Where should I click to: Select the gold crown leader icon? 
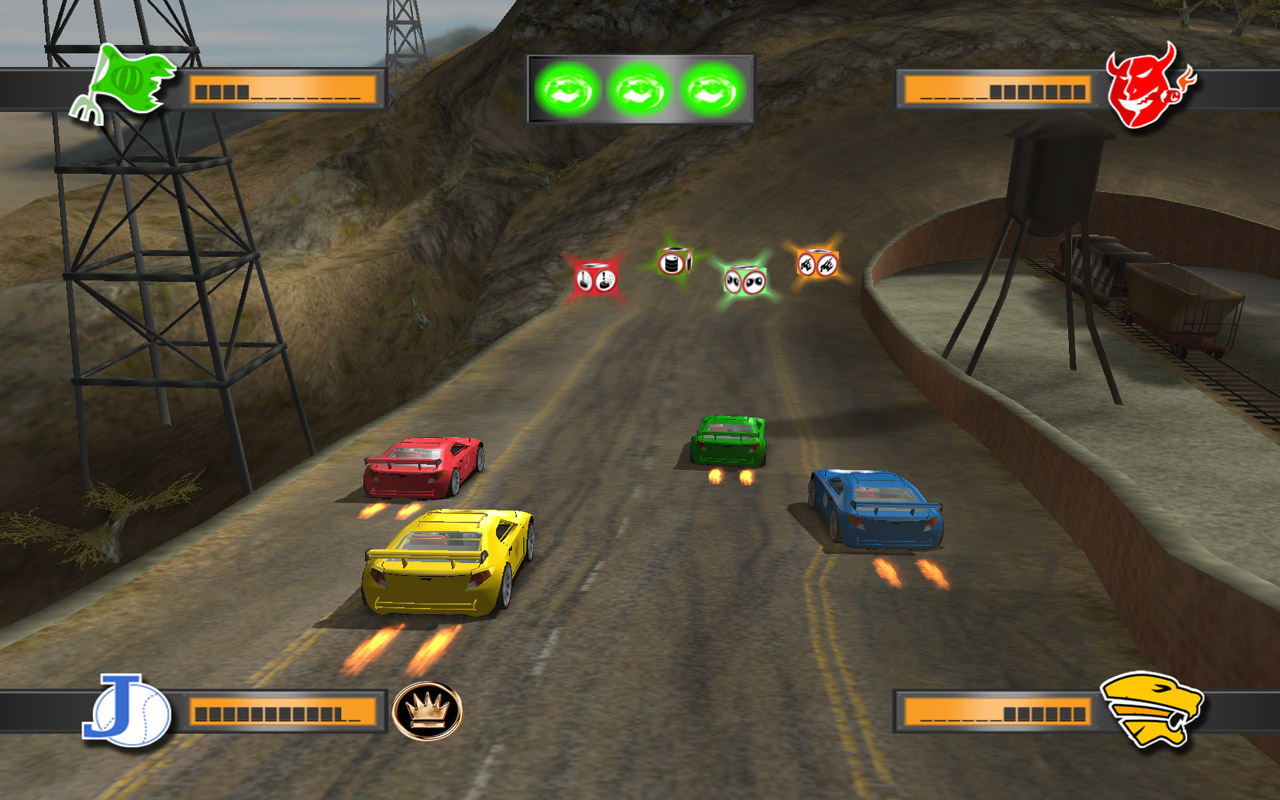click(x=428, y=711)
